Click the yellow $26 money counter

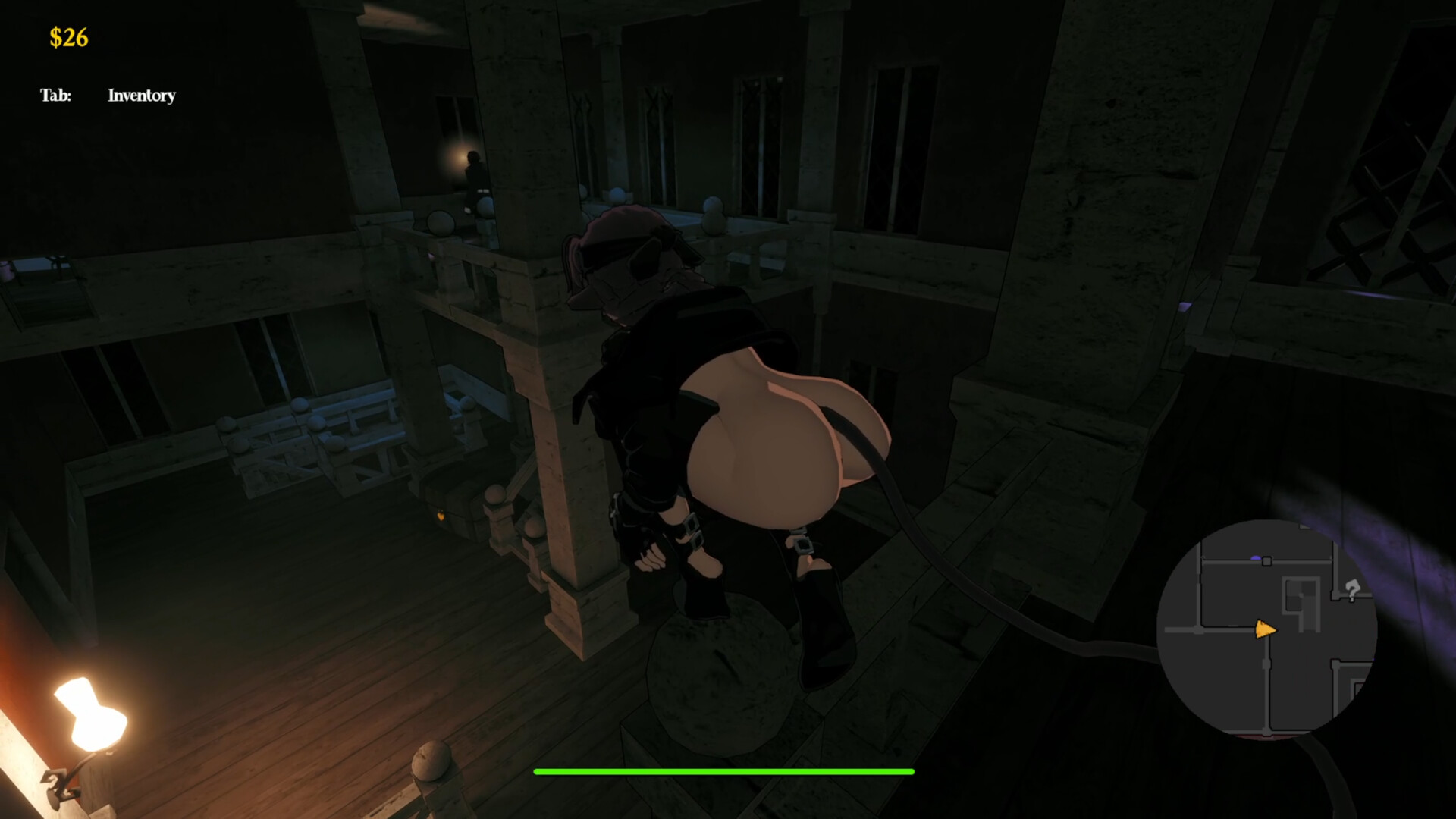67,36
